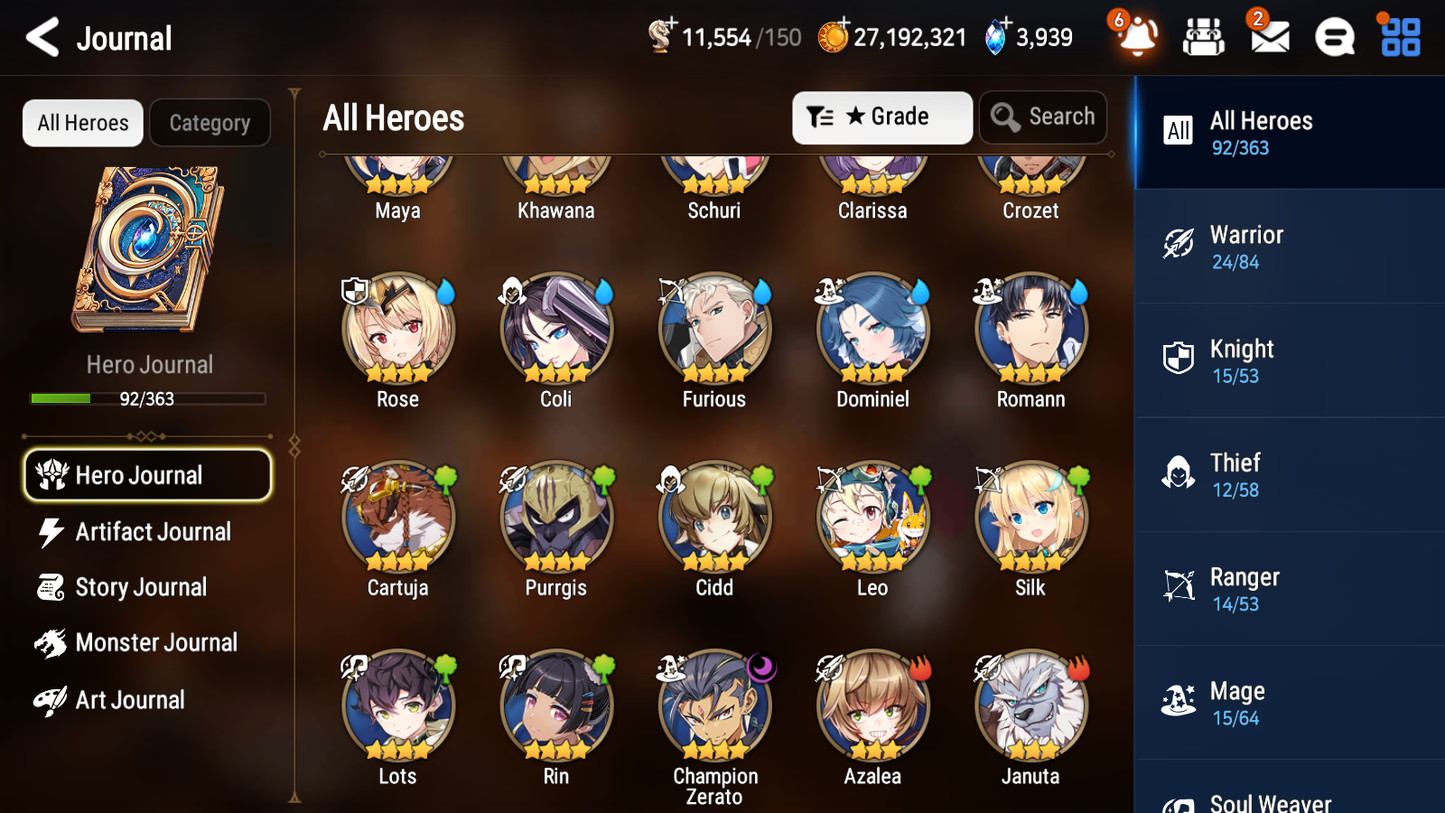Check the Hero Journal progress bar
Image resolution: width=1445 pixels, height=813 pixels.
[x=148, y=398]
